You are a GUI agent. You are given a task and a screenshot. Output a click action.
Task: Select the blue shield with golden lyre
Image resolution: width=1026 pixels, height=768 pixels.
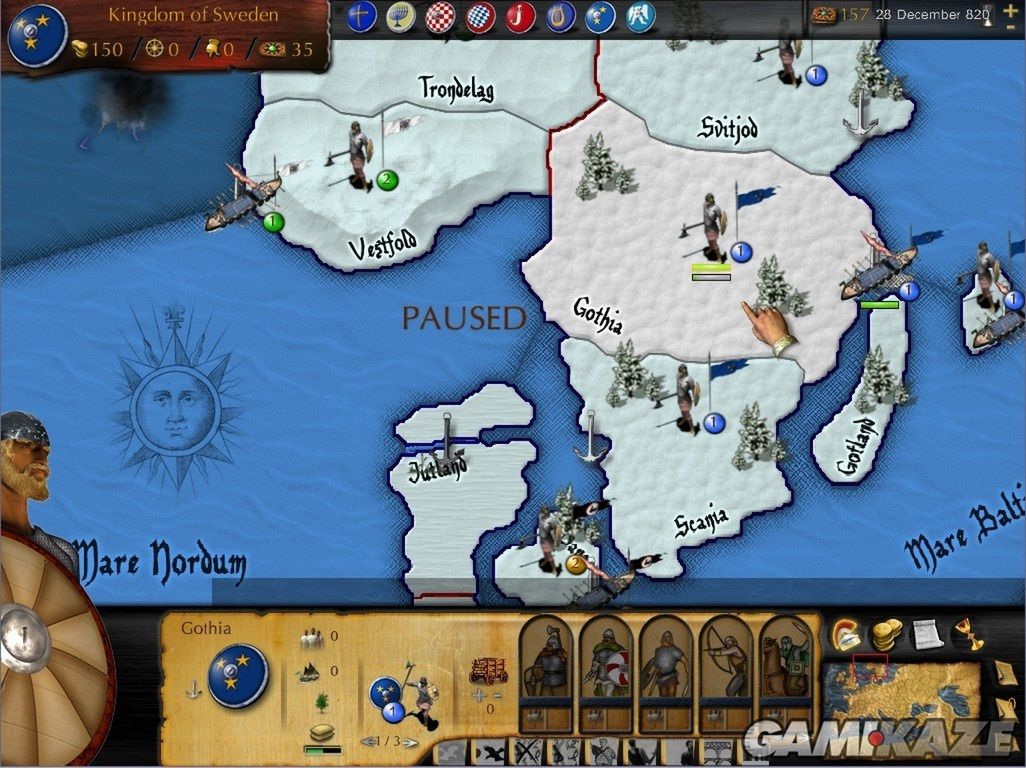tap(560, 17)
